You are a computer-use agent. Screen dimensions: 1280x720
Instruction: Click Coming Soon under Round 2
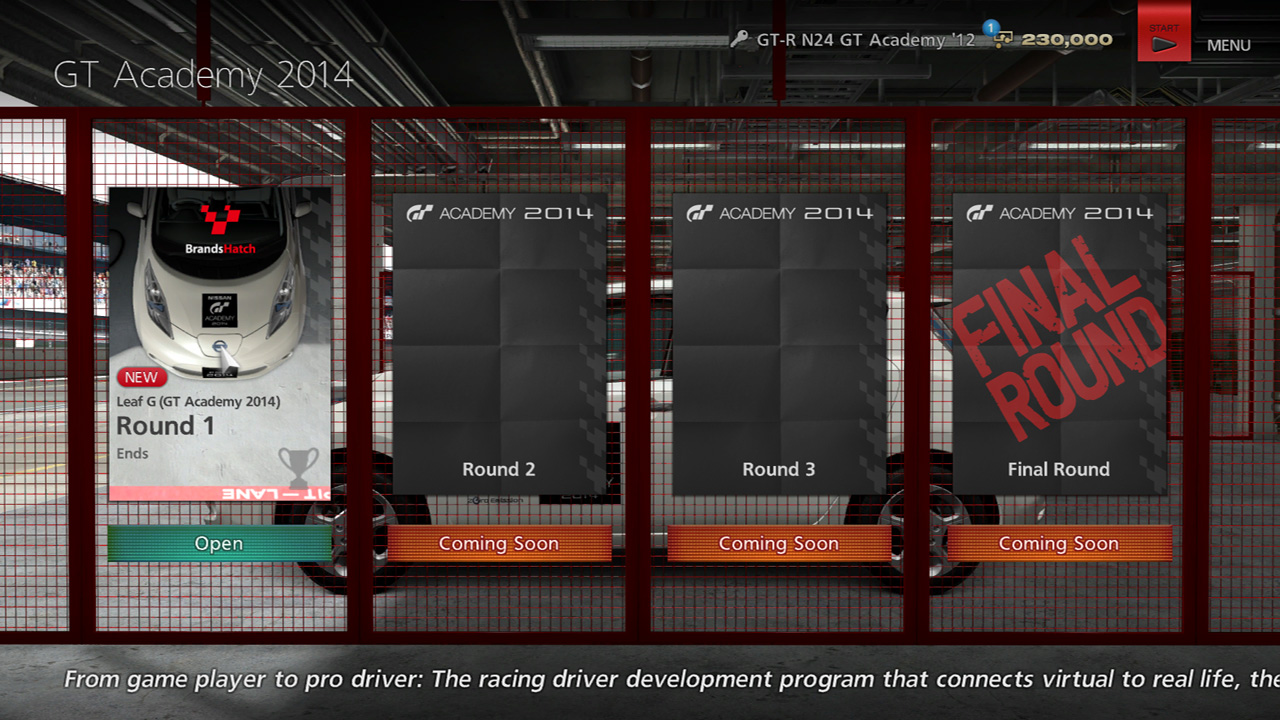tap(499, 543)
